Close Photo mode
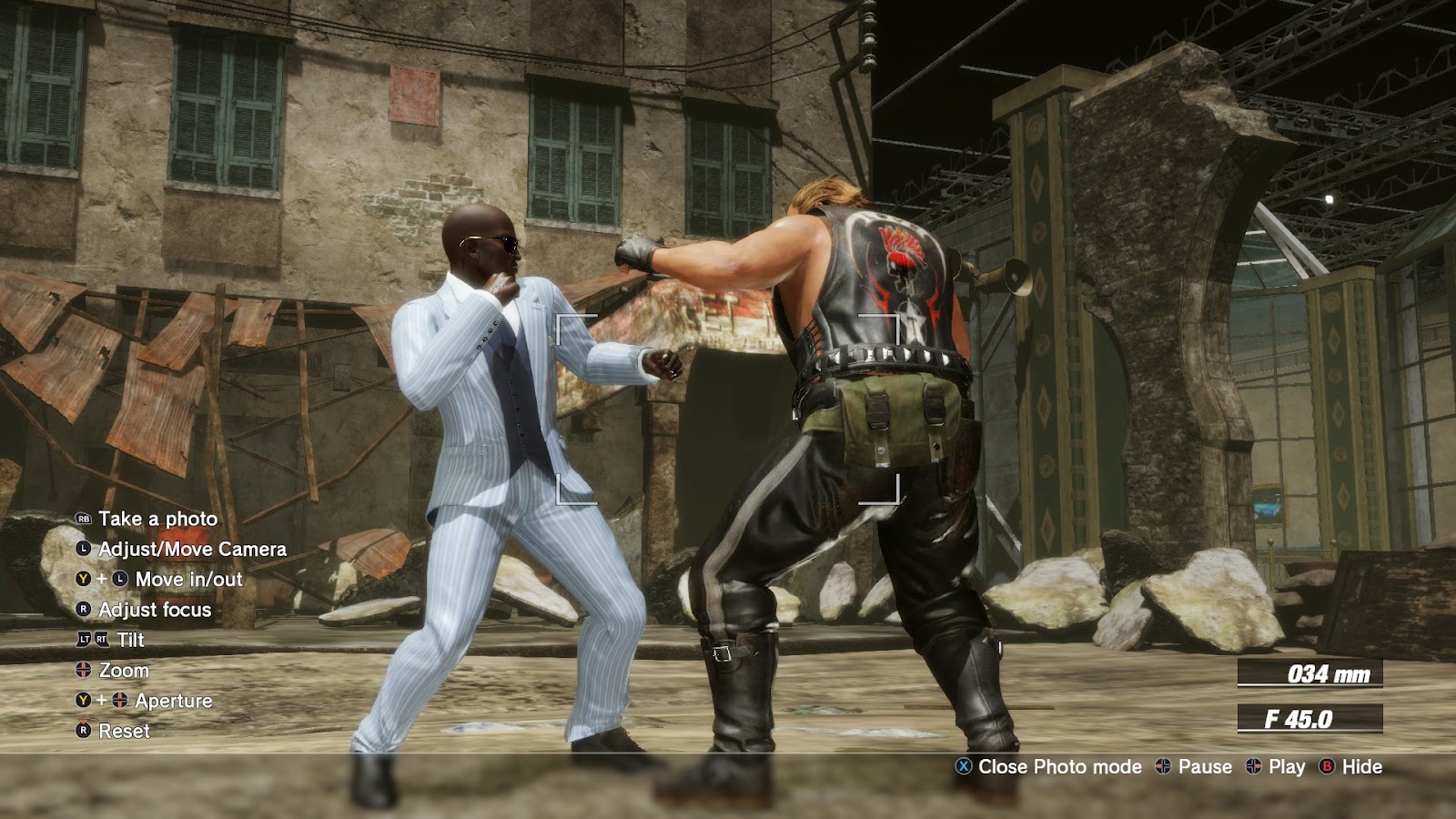This screenshot has width=1456, height=819. [x=1058, y=767]
